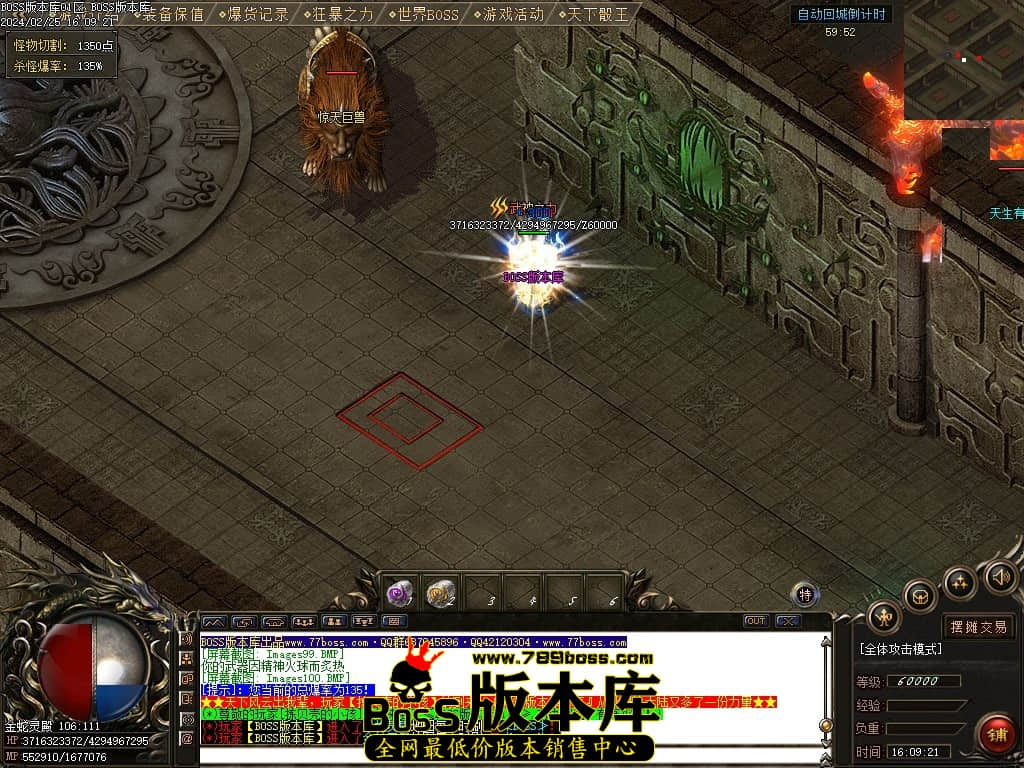Click the 自动回城倒计时 label
This screenshot has height=768, width=1024.
click(840, 15)
